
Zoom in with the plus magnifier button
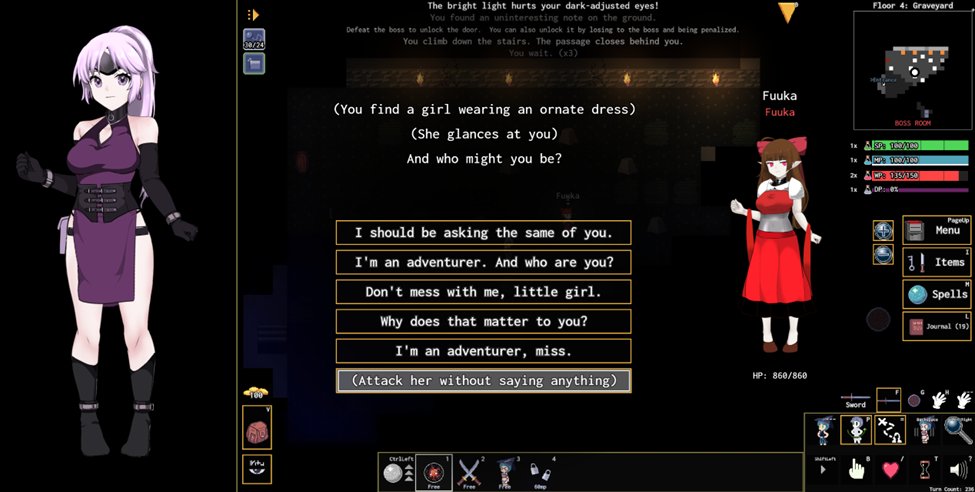point(883,231)
